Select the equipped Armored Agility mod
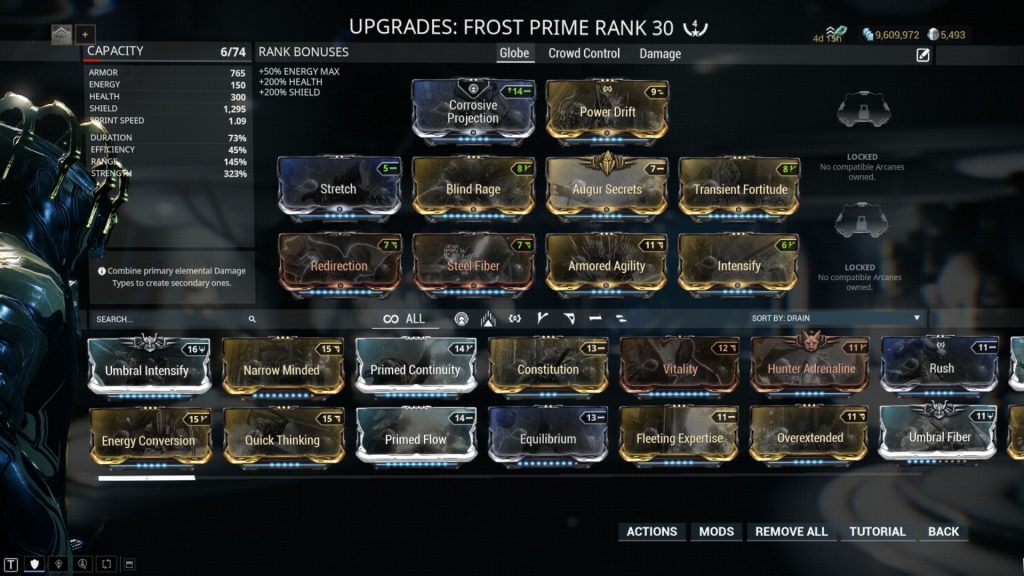This screenshot has width=1024, height=576. coord(606,265)
